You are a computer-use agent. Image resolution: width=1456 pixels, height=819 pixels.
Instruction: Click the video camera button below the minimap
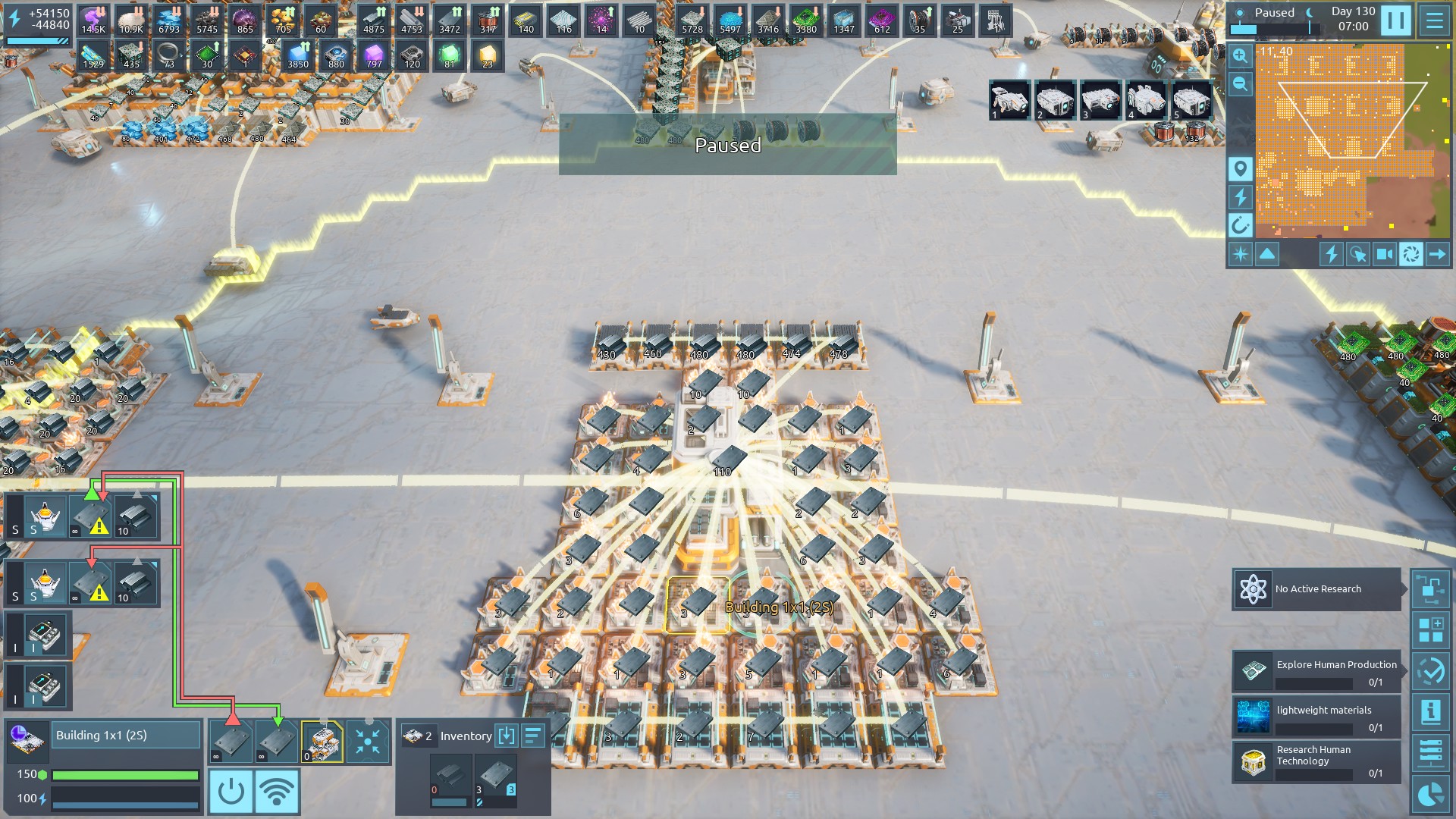[x=1385, y=254]
